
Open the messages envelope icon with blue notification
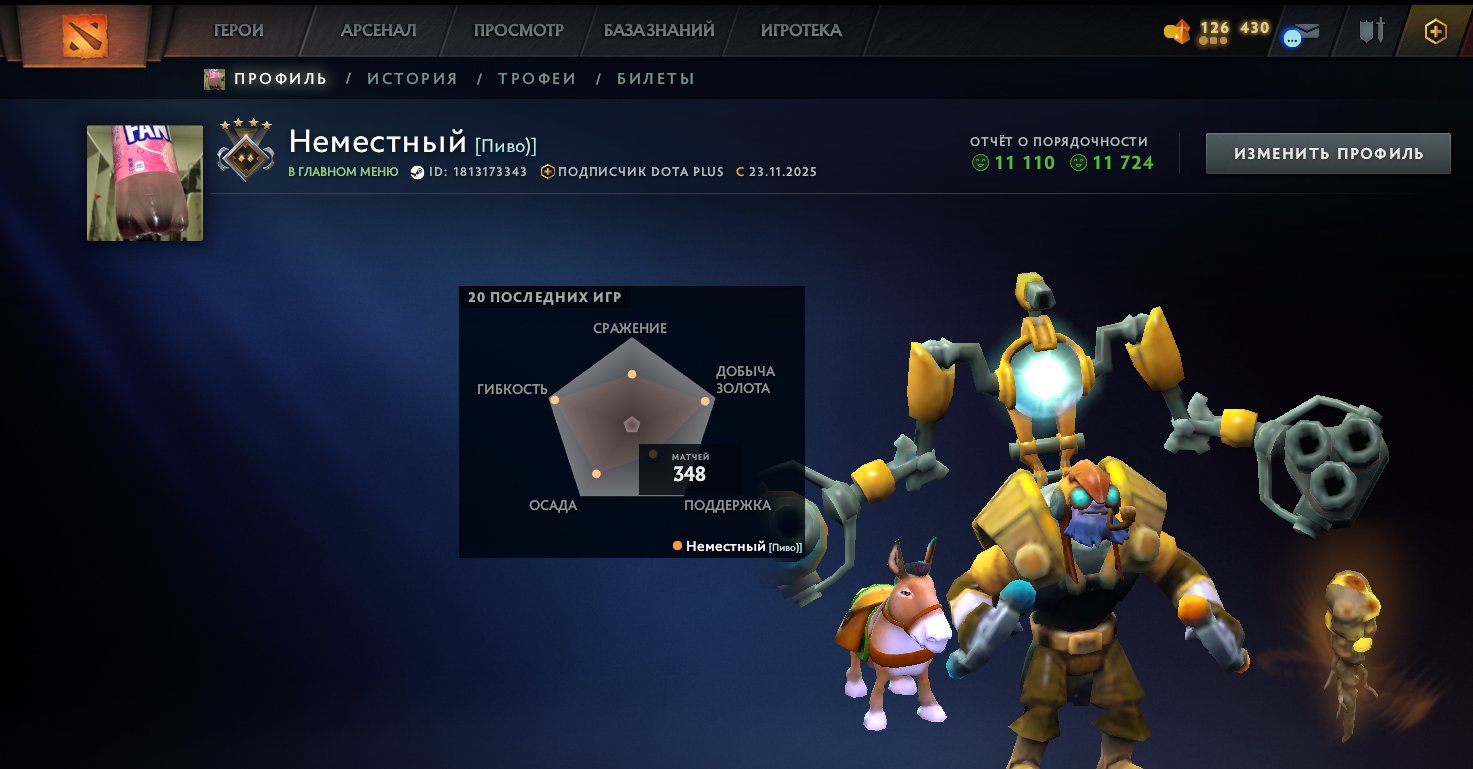1301,31
